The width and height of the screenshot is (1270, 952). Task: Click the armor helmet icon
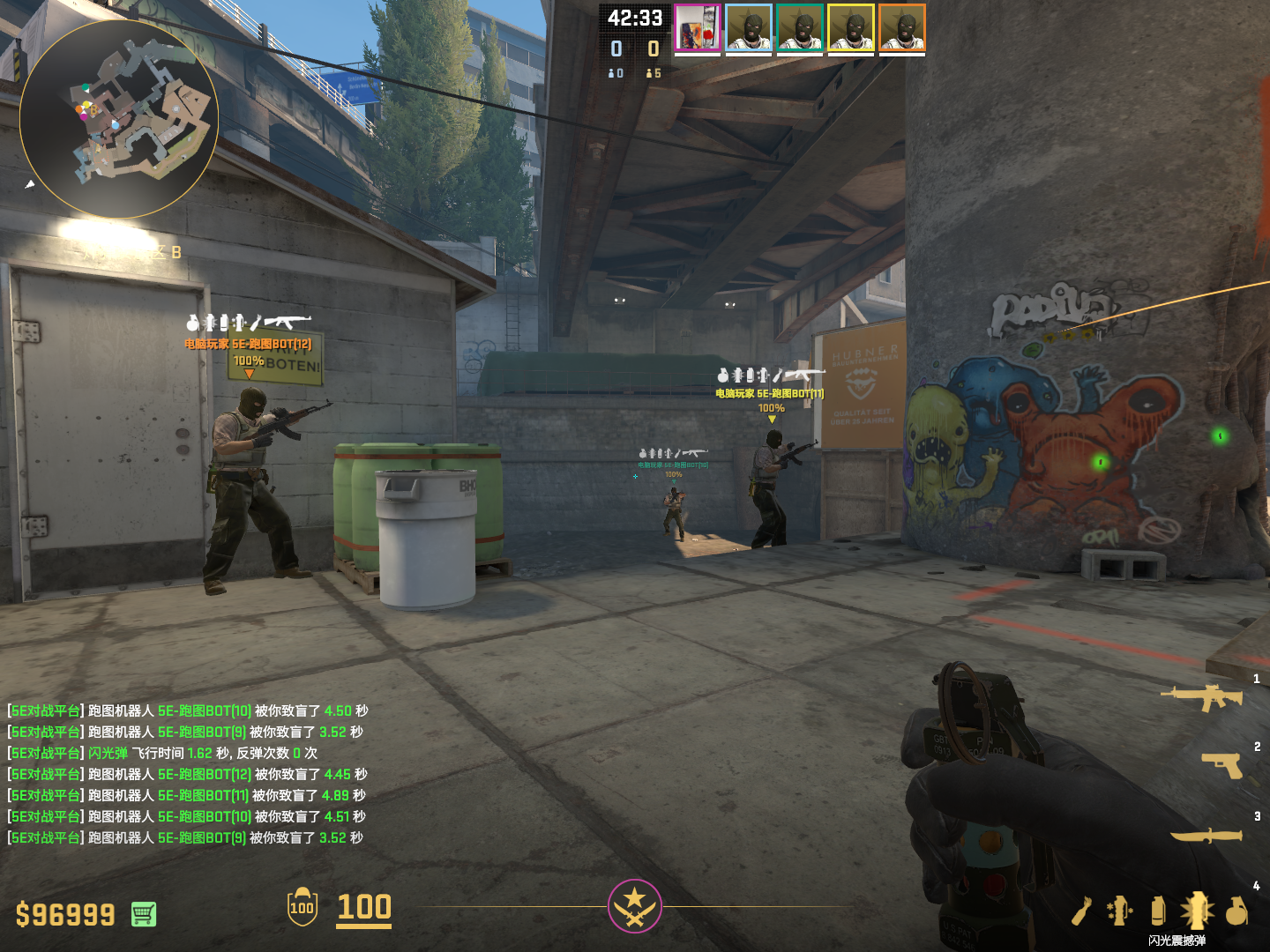pos(303,907)
